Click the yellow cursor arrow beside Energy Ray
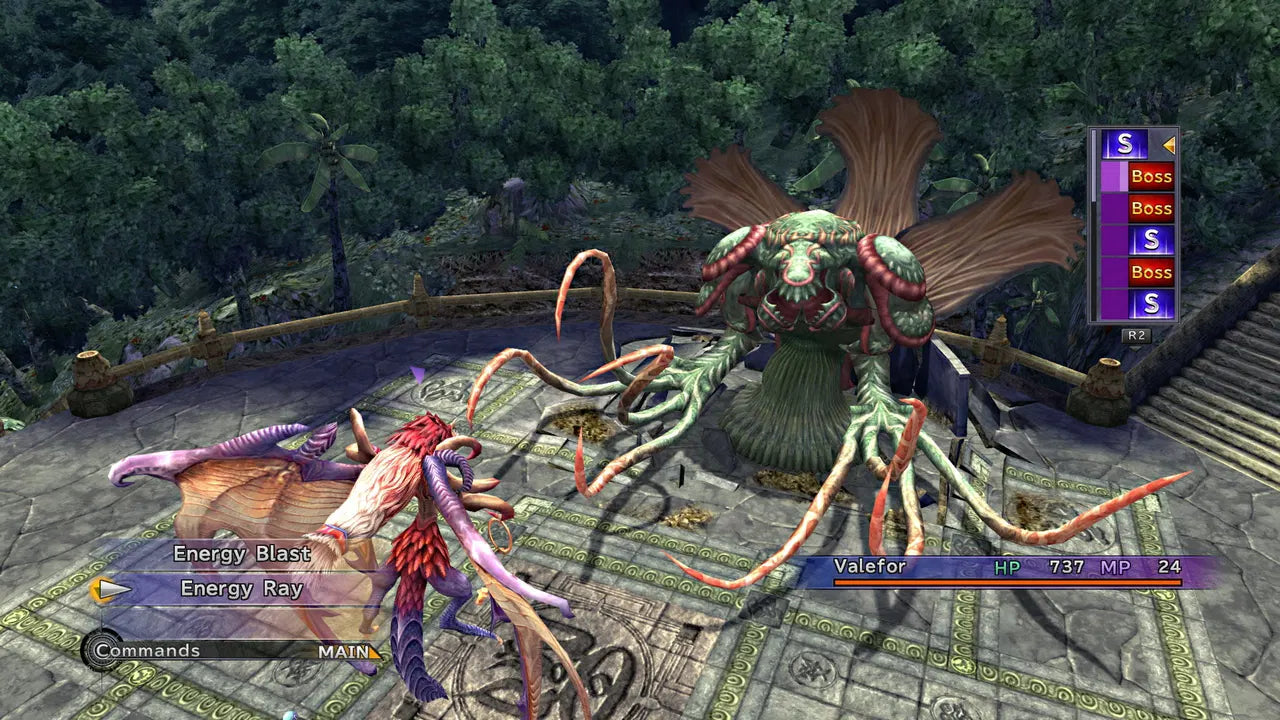The height and width of the screenshot is (720, 1280). point(112,588)
